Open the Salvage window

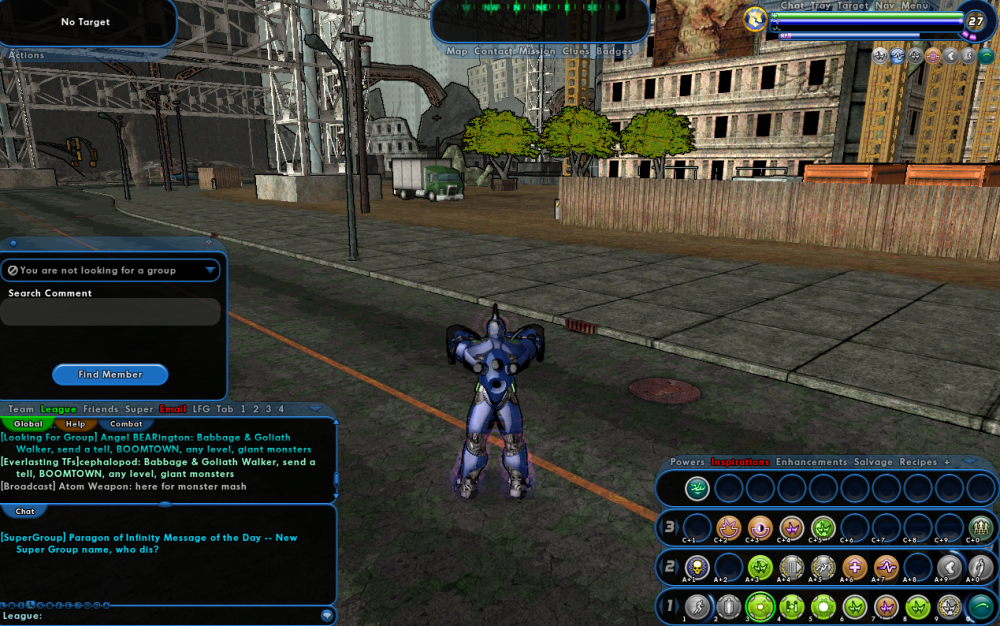[873, 462]
